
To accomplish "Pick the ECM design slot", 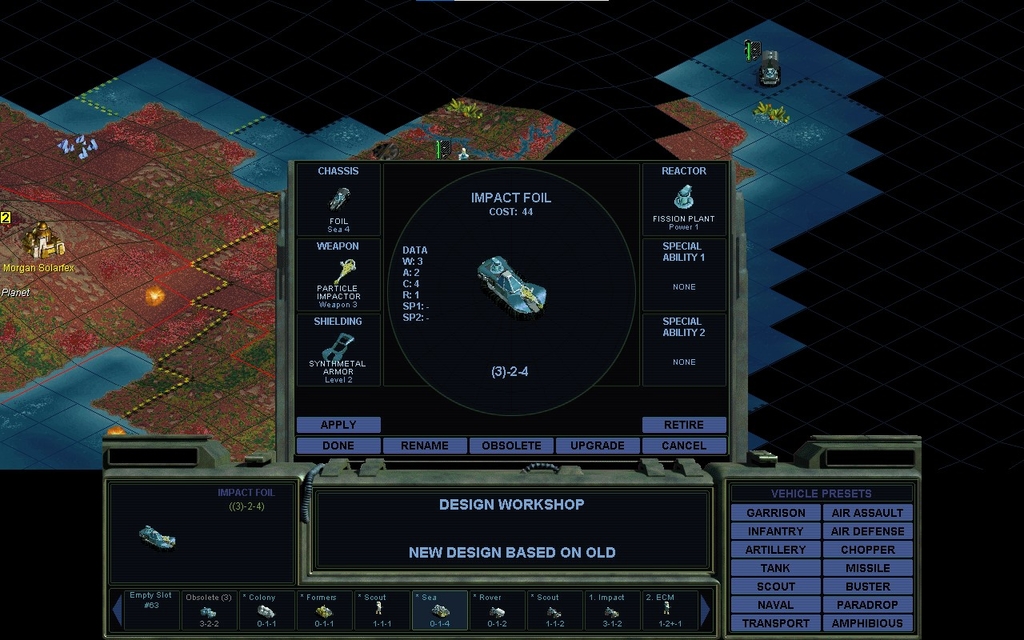I will point(668,610).
